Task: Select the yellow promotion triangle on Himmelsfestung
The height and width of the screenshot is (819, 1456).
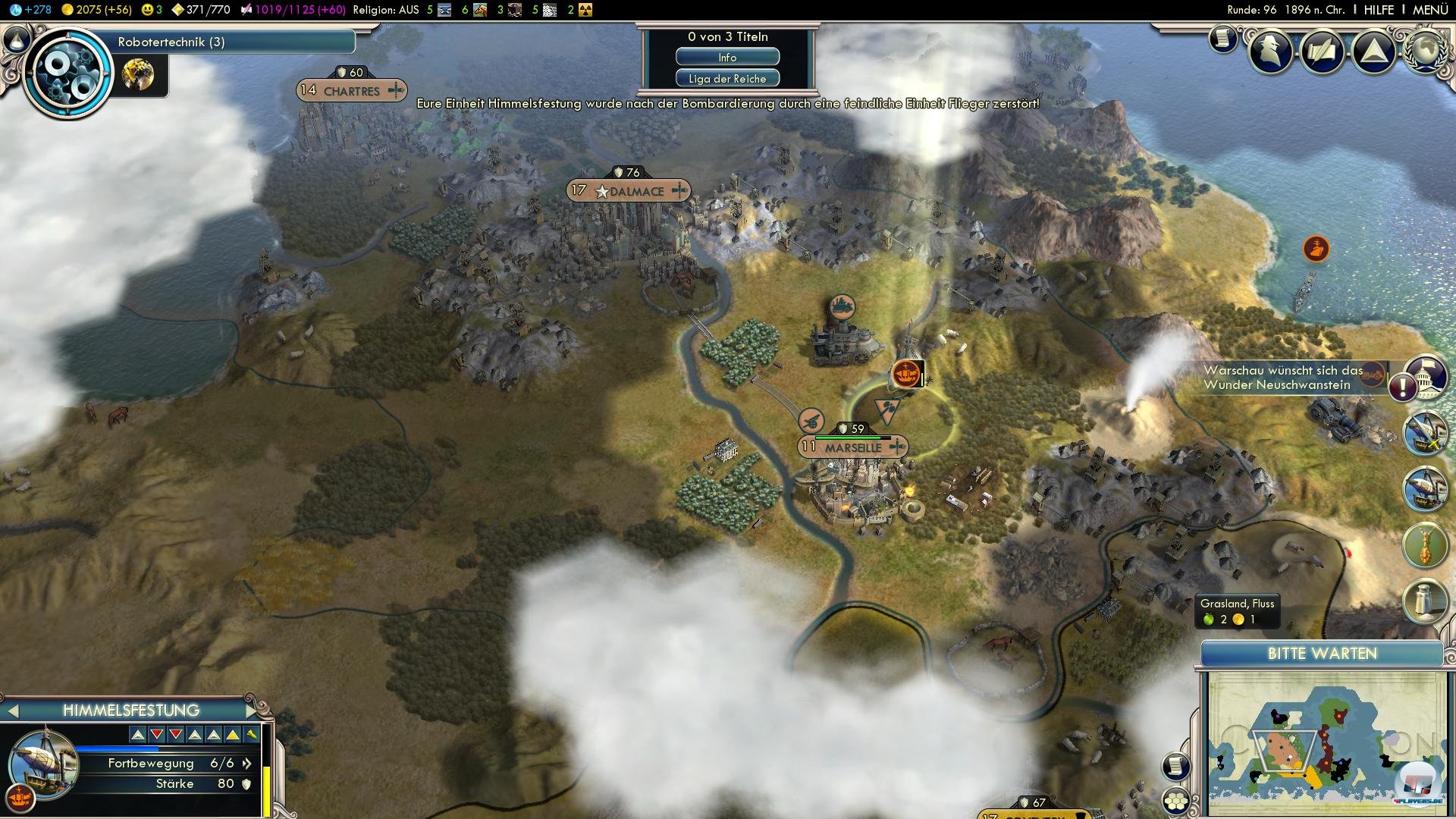Action: point(231,735)
